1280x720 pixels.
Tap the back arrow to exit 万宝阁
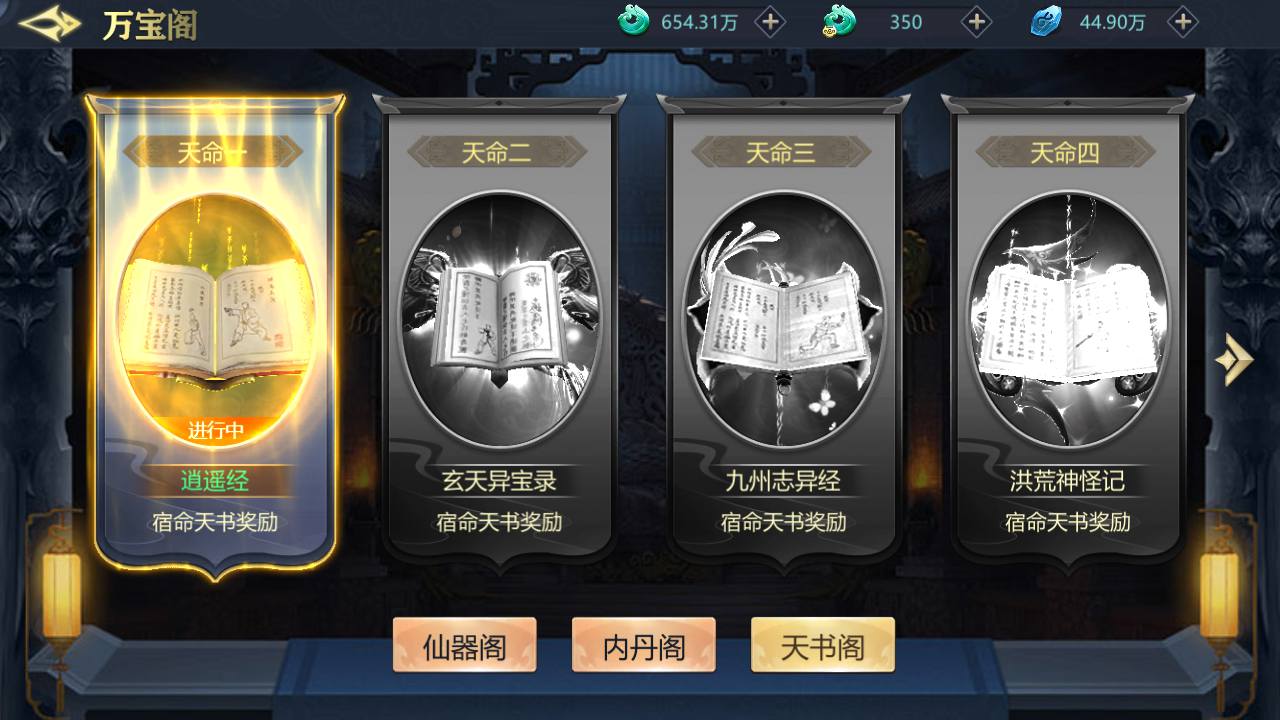[x=47, y=22]
